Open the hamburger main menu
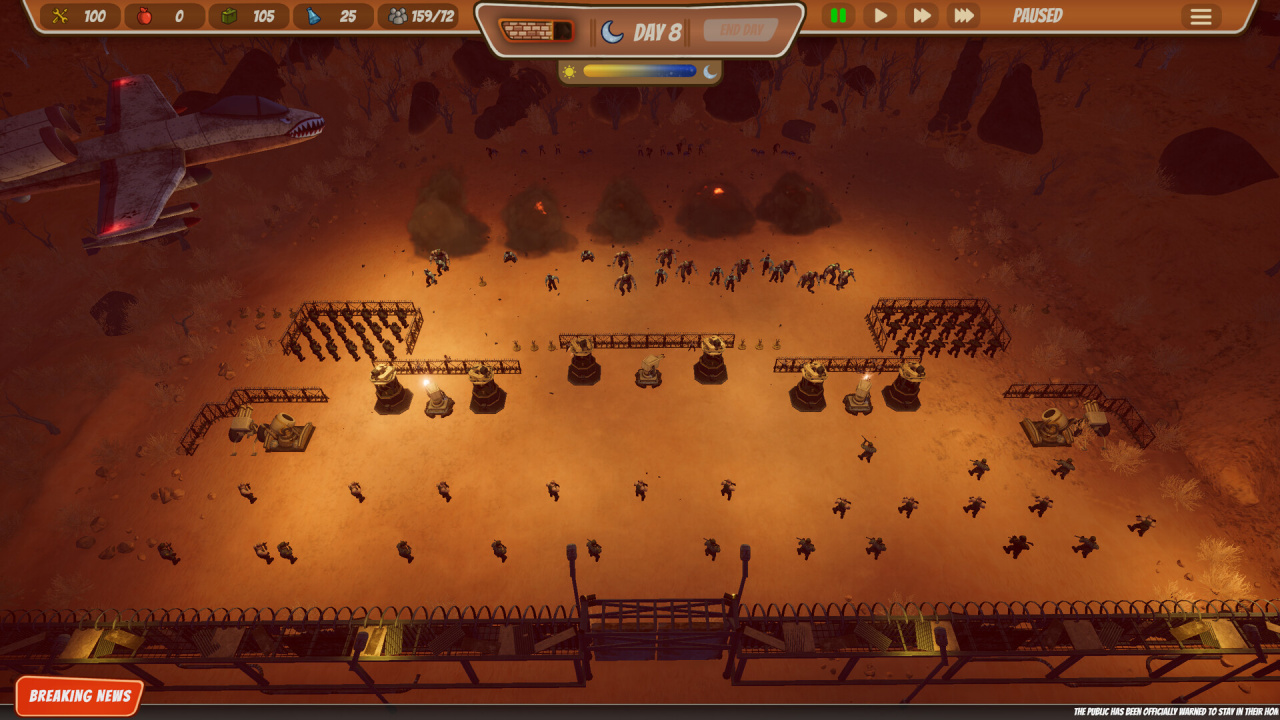1280x720 pixels. click(x=1201, y=17)
